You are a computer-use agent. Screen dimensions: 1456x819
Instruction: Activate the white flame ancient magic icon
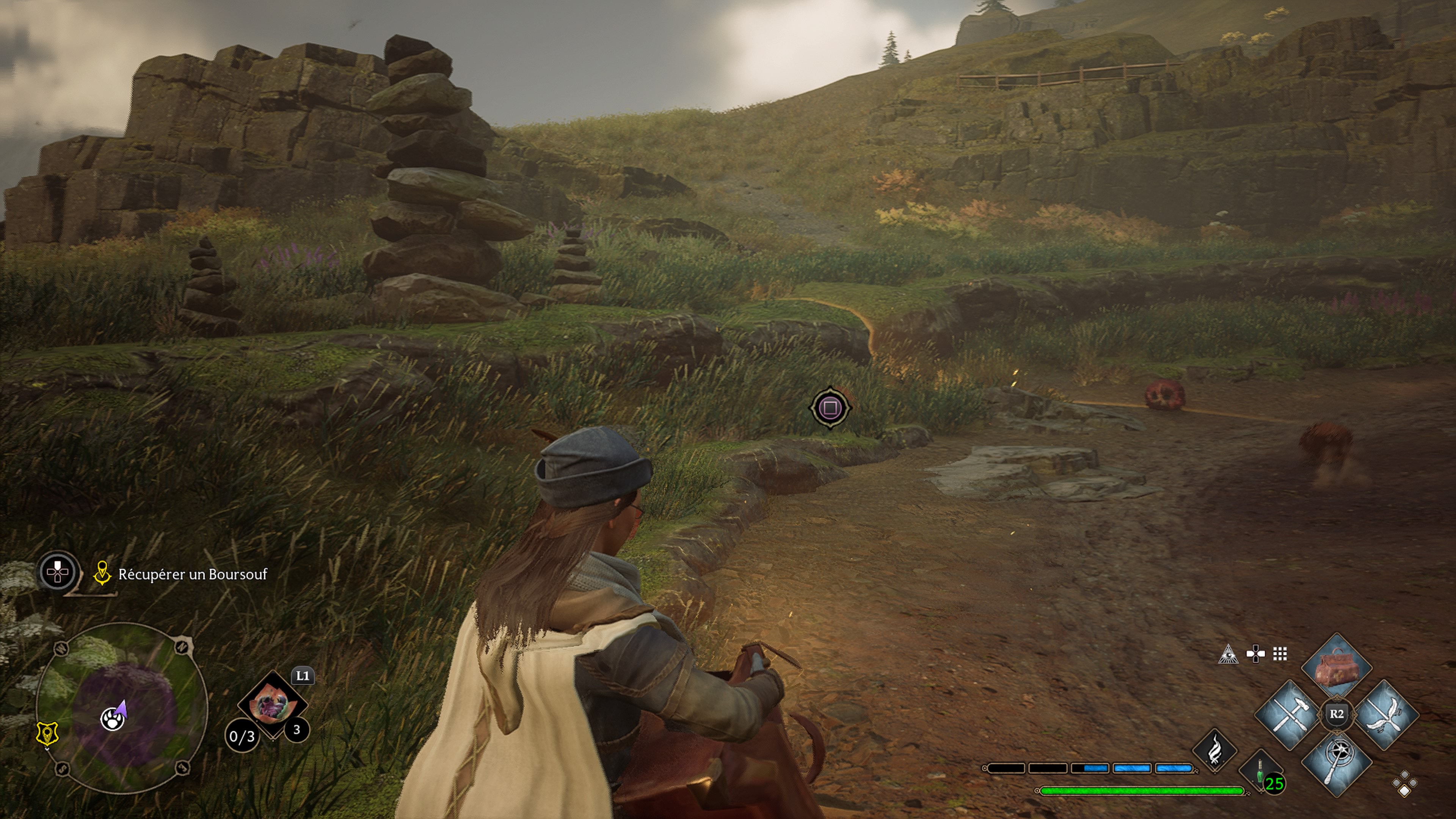click(1214, 750)
